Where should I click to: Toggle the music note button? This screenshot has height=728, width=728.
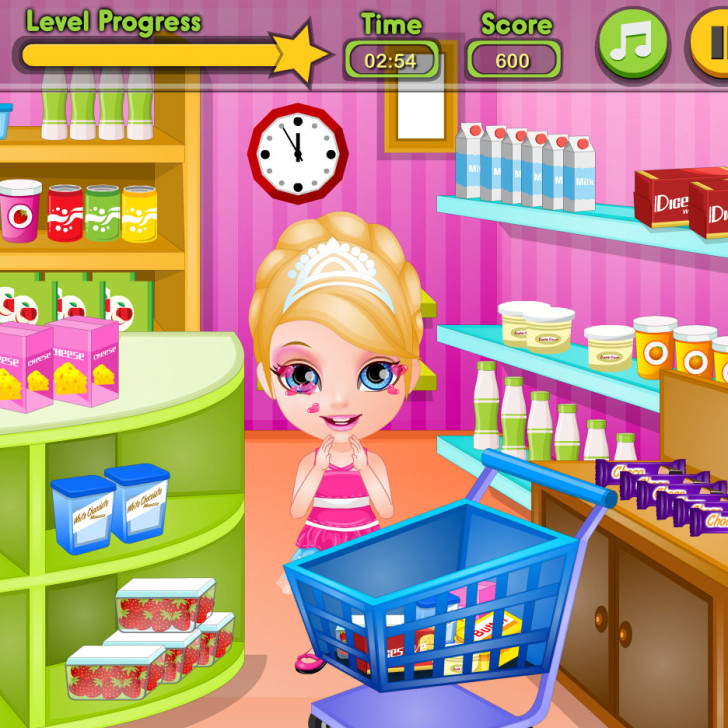pos(632,43)
